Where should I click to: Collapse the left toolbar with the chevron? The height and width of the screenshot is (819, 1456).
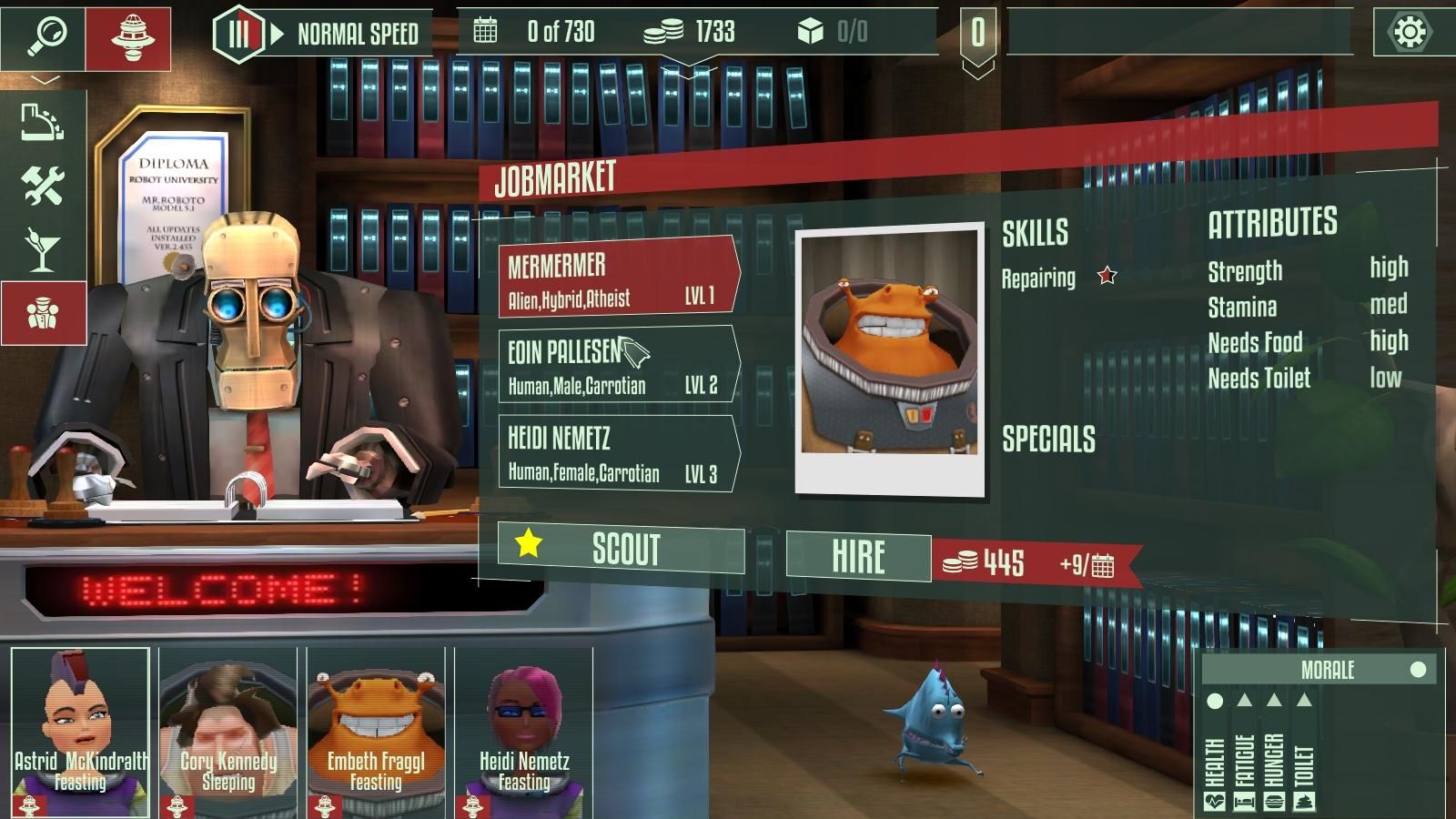(45, 79)
